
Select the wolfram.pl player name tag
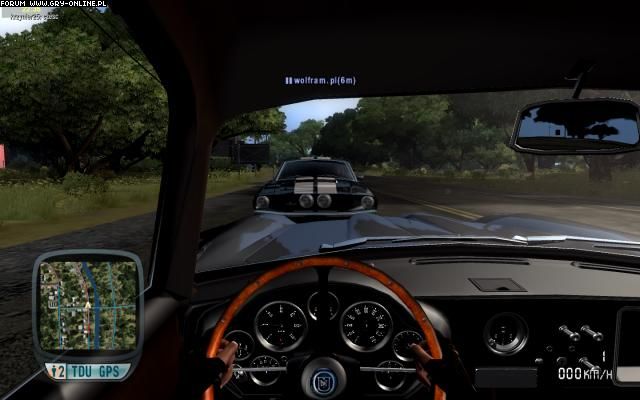point(320,80)
